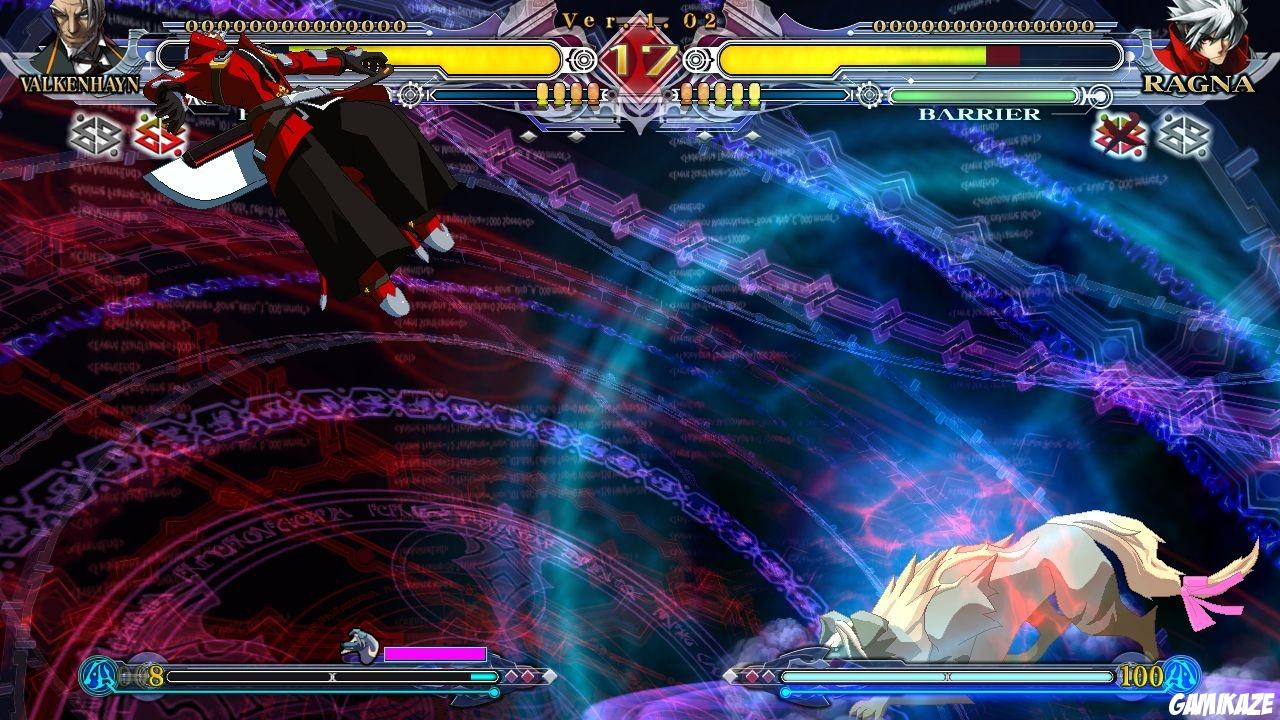Viewport: 1280px width, 720px height.
Task: Click the magenta werewolf meter bar
Action: (435, 652)
